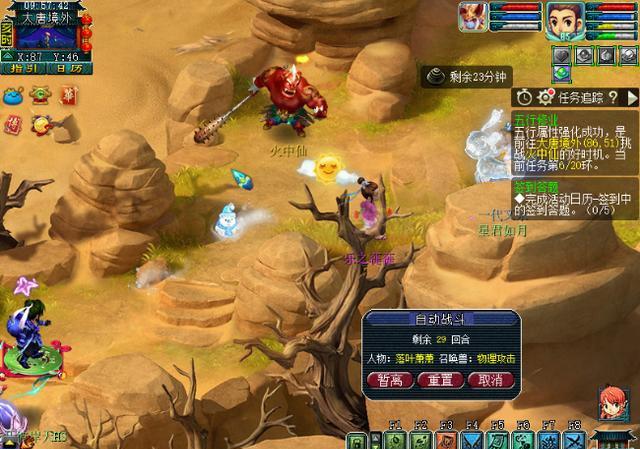This screenshot has width=640, height=449.
Task: Open the golden drum icon
Action: [42, 124]
